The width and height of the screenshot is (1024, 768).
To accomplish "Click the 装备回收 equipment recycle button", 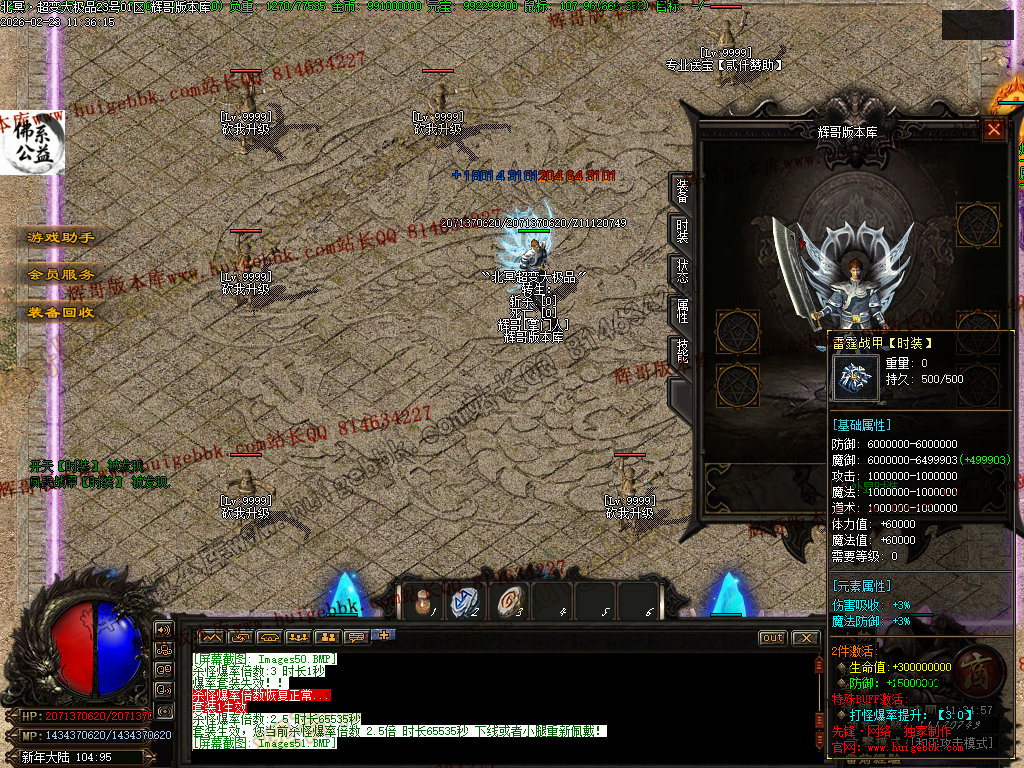I will coord(61,311).
